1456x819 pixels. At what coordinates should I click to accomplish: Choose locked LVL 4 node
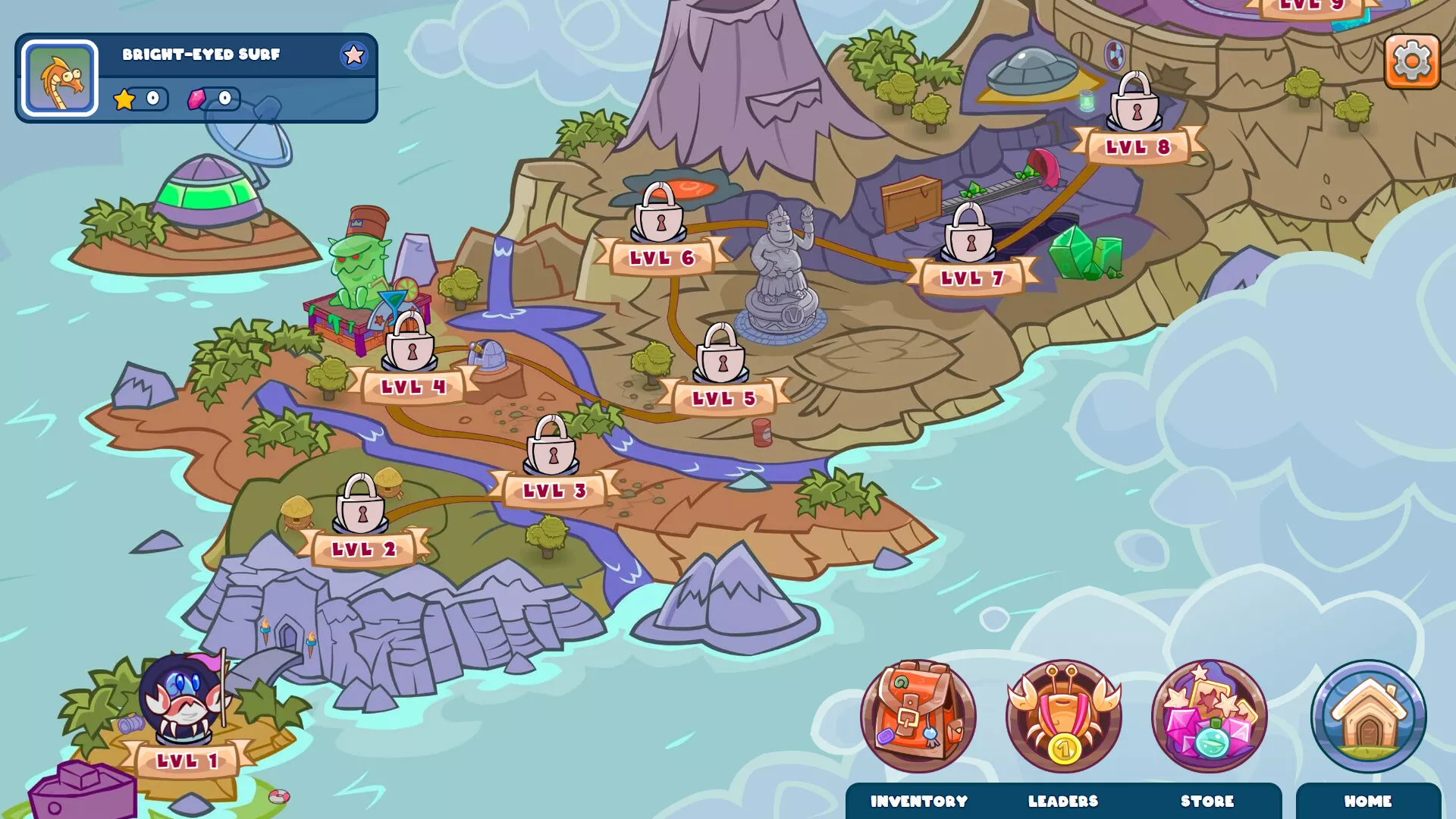pos(410,345)
